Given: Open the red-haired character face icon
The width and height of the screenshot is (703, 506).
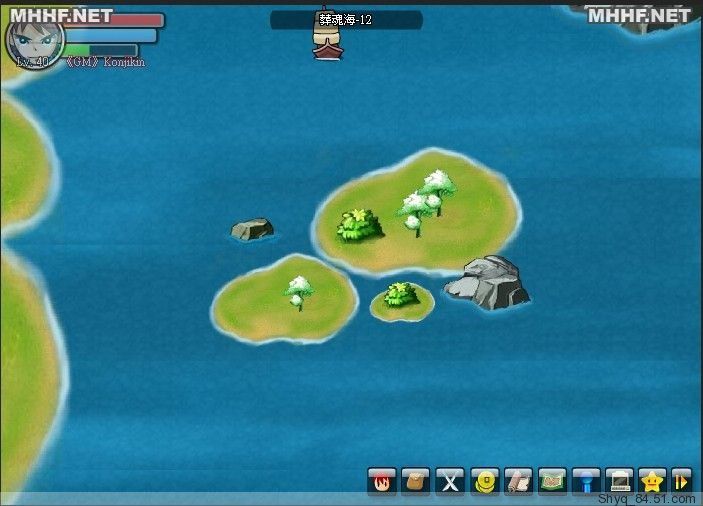Looking at the screenshot, I should (381, 481).
